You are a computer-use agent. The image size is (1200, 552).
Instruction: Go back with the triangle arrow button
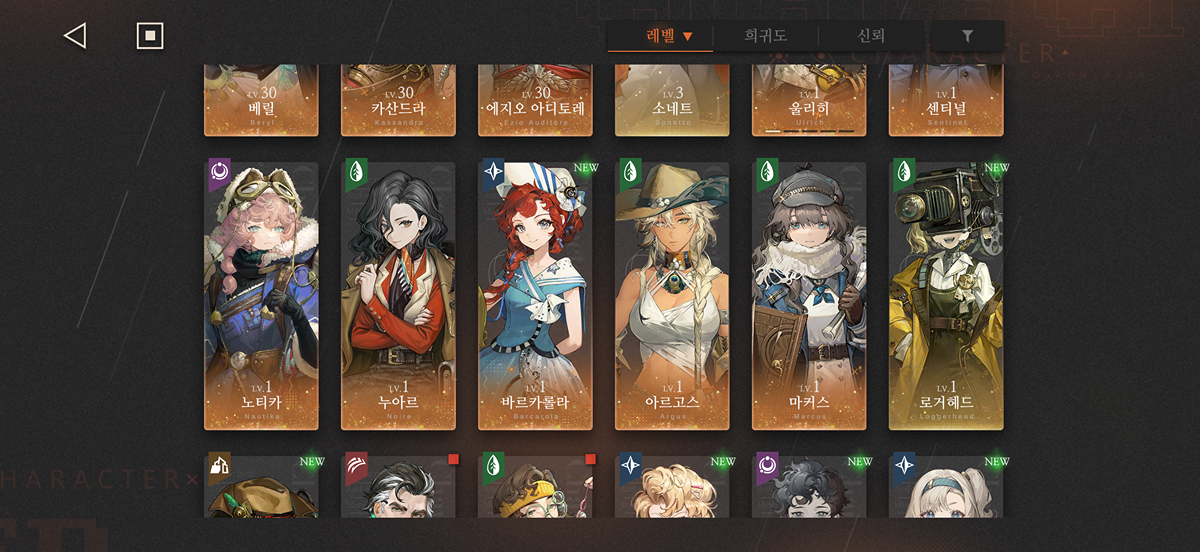75,36
